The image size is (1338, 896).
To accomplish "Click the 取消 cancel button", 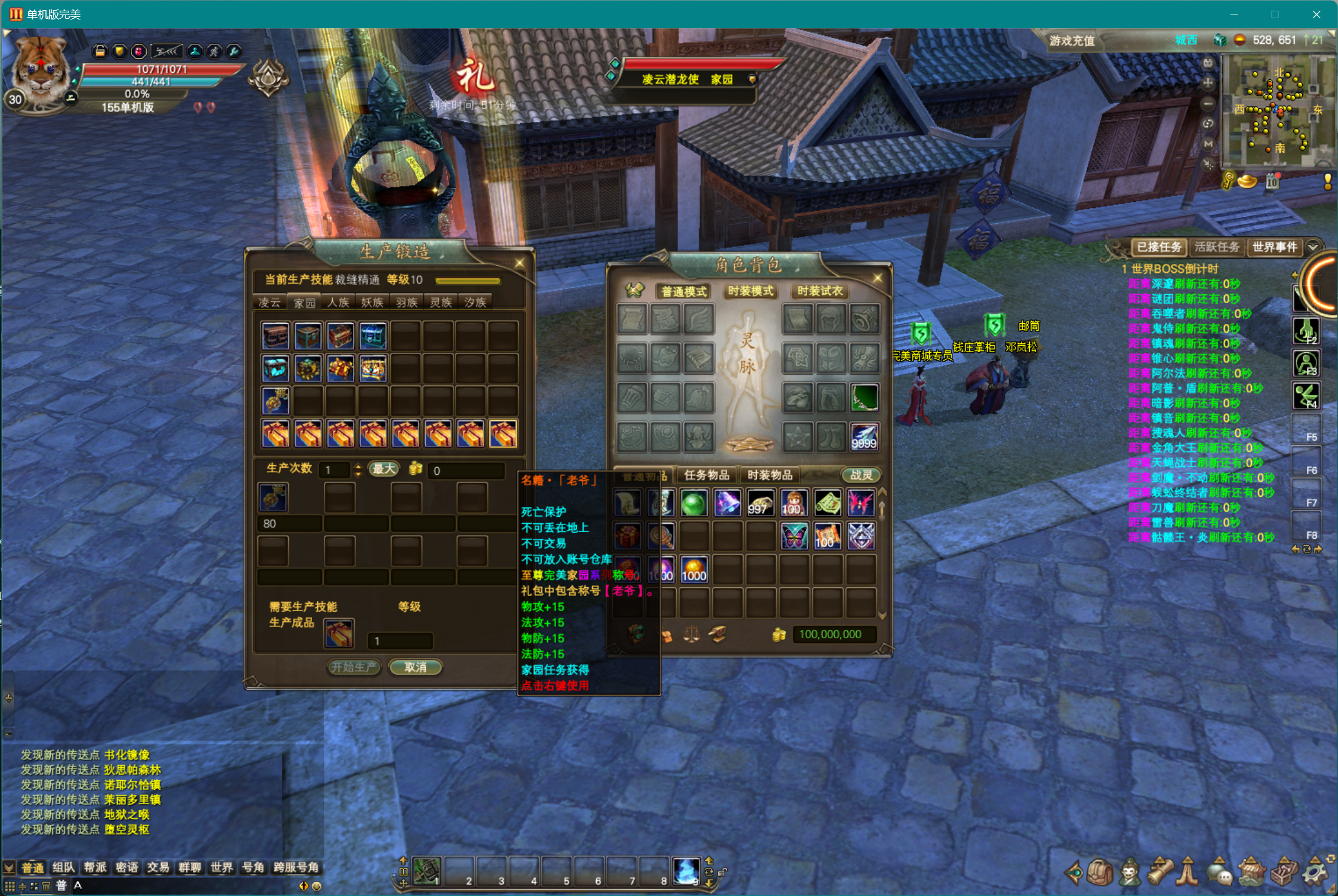I will (415, 667).
